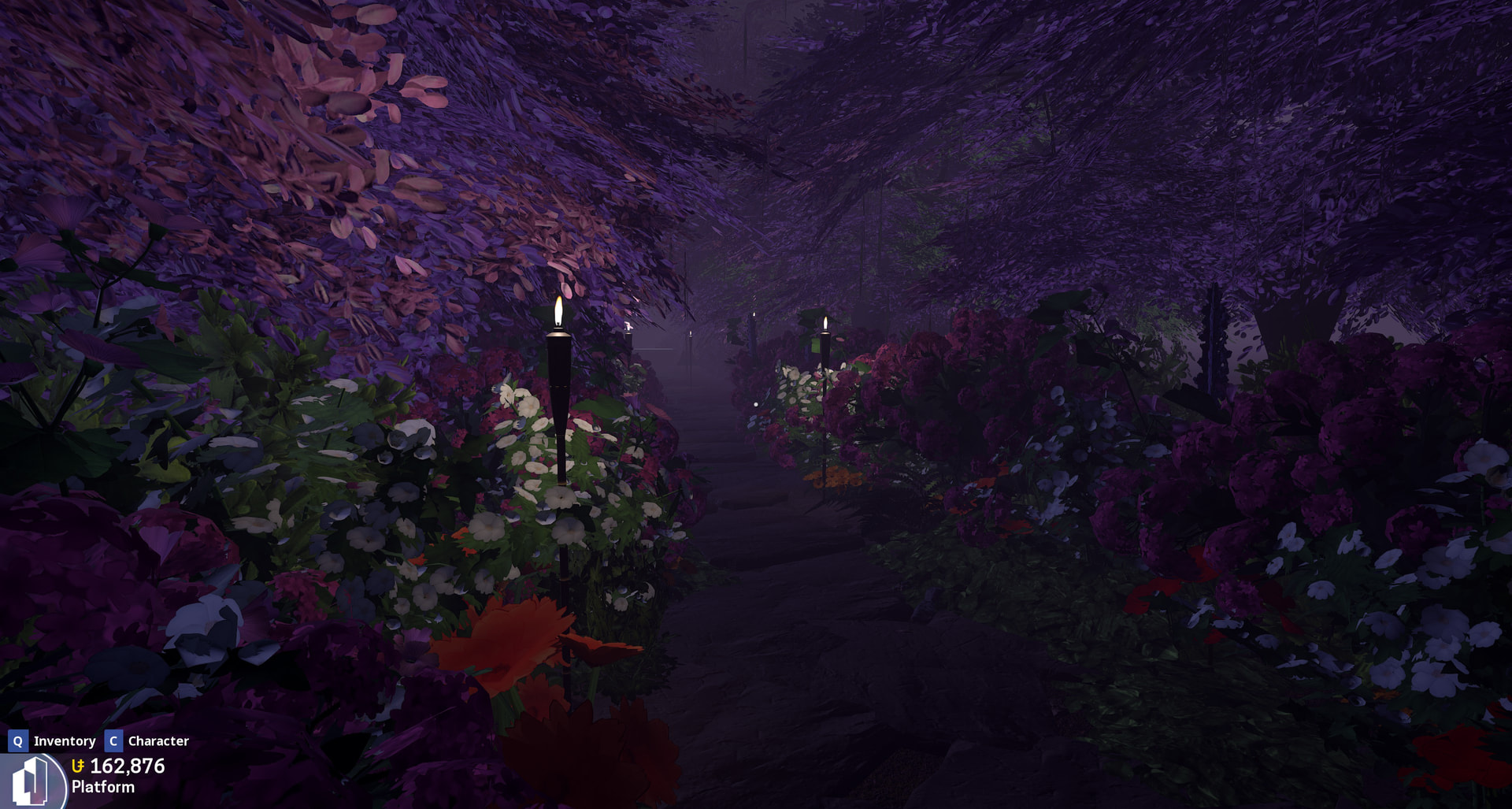The width and height of the screenshot is (1512, 809).
Task: Open the Inventory panel
Action: point(53,740)
